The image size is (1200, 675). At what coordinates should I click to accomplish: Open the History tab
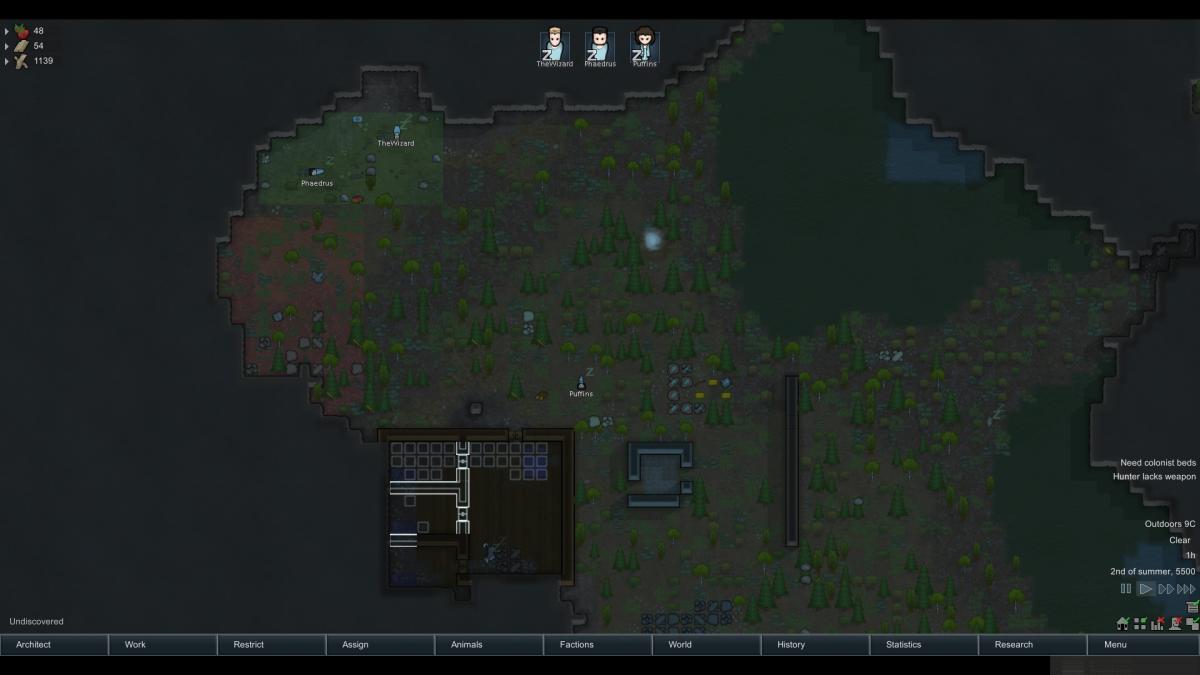click(x=815, y=645)
